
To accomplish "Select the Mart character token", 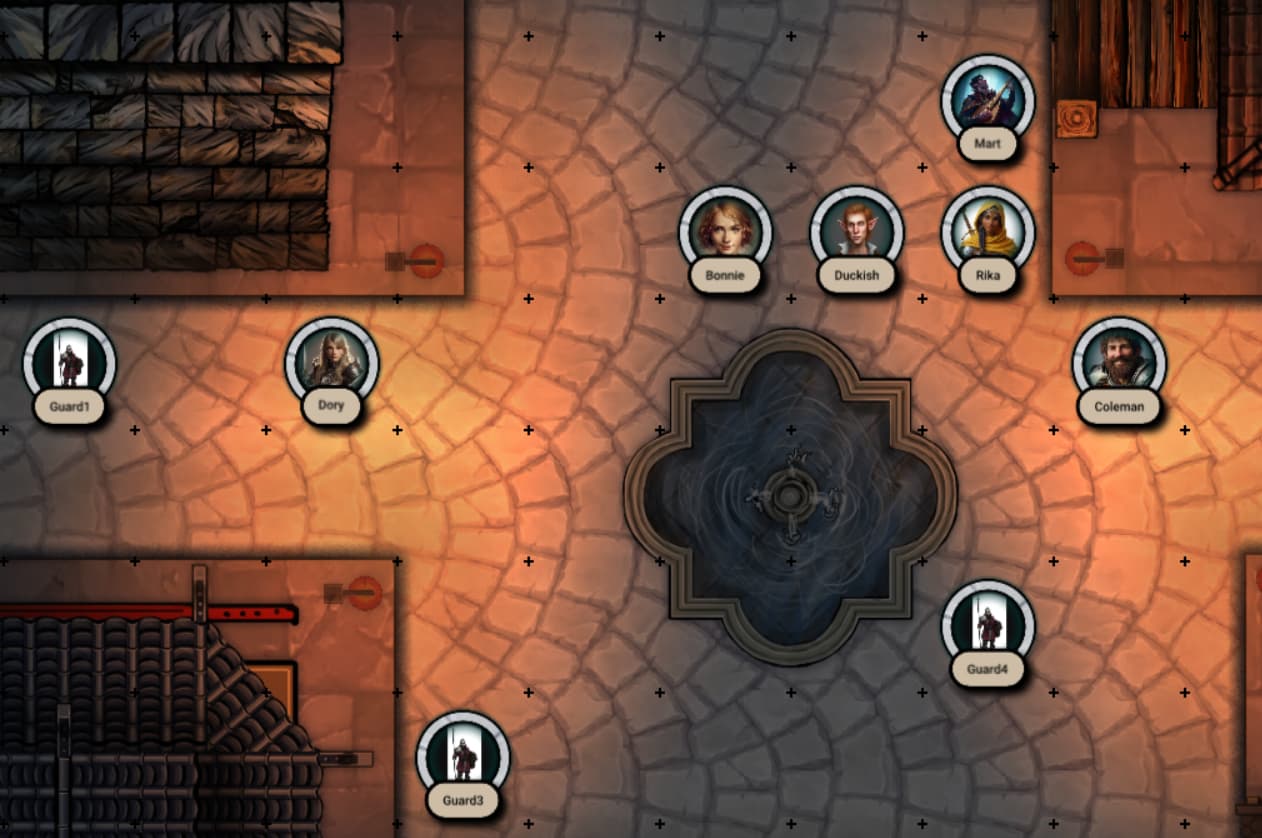I will point(988,100).
